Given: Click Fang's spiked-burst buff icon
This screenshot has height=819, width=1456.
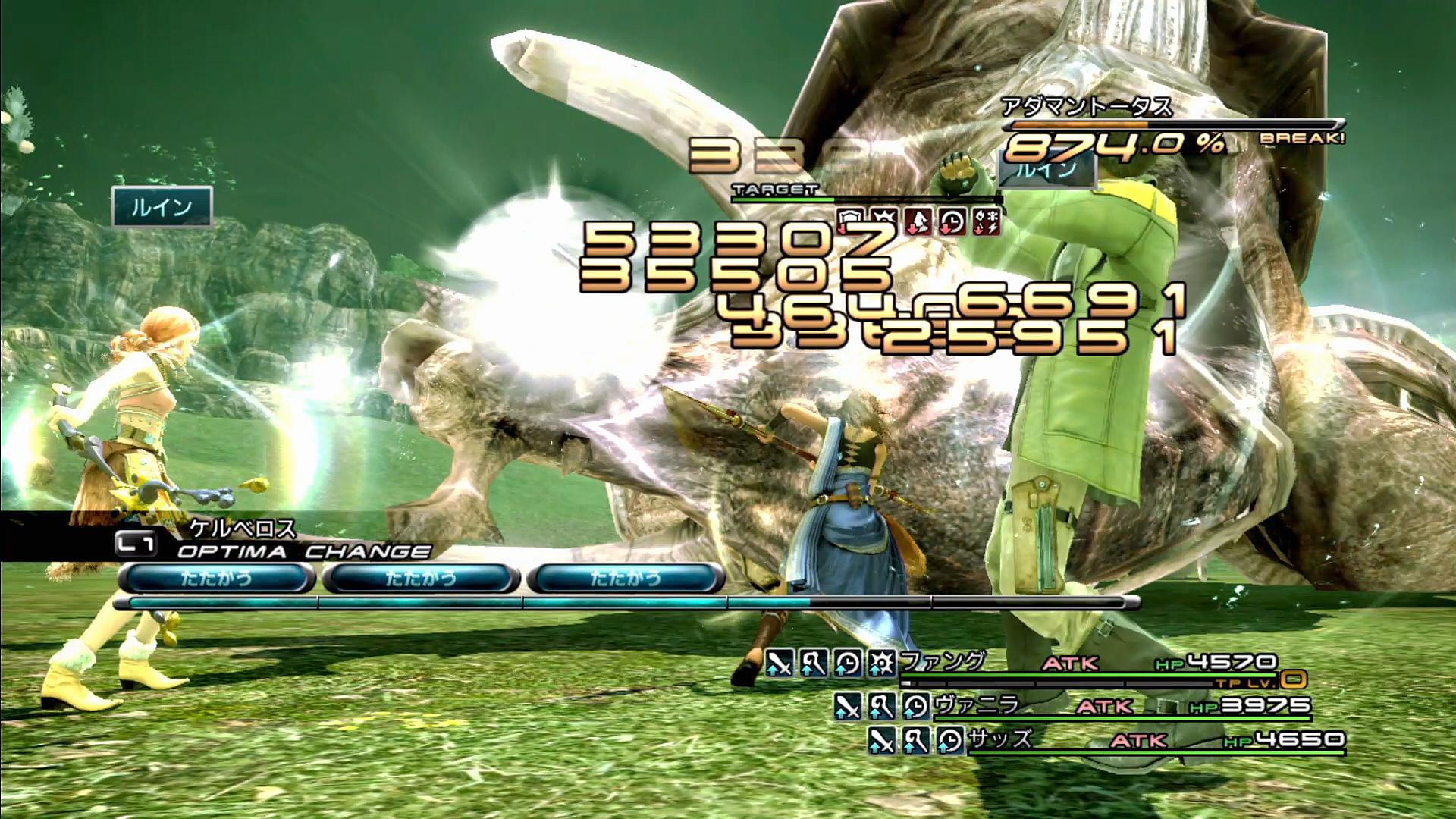Looking at the screenshot, I should [x=882, y=664].
